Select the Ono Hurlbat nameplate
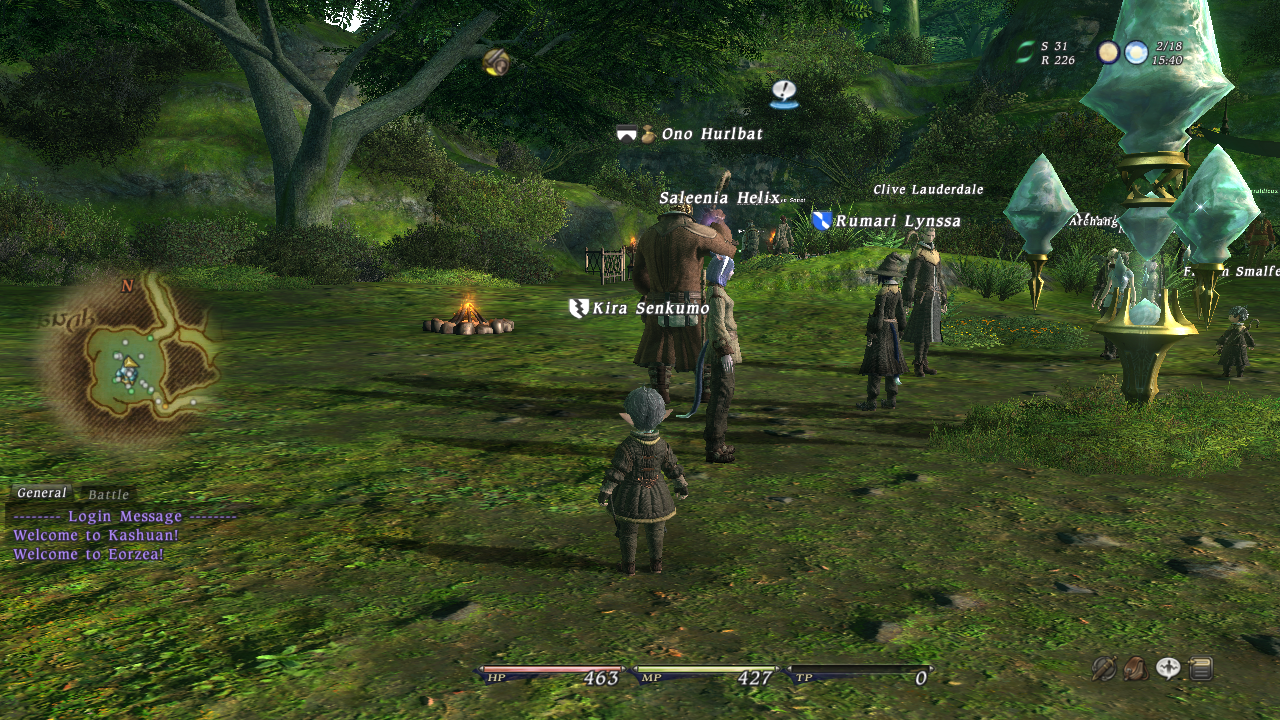 (711, 134)
